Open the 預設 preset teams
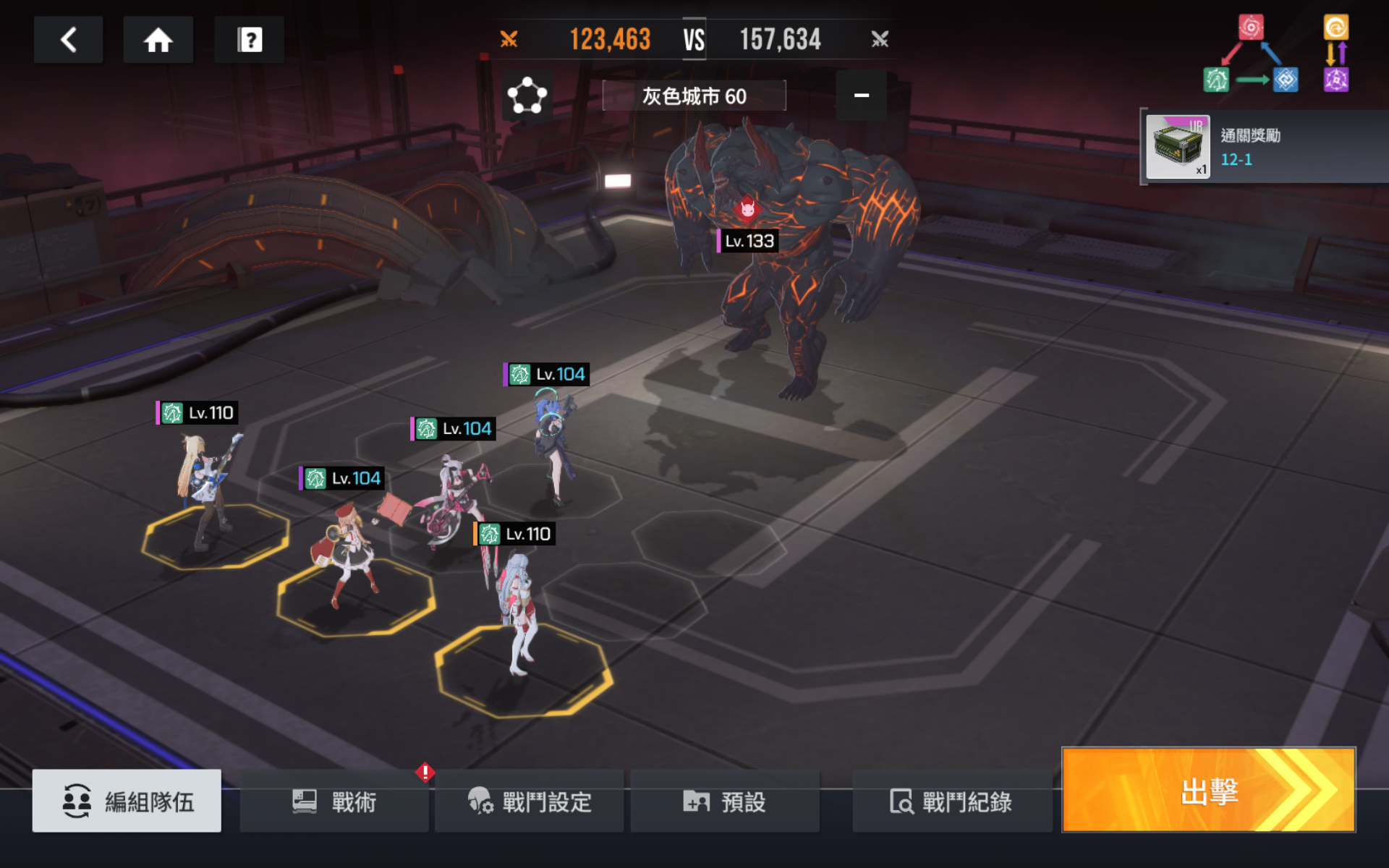 [x=725, y=801]
